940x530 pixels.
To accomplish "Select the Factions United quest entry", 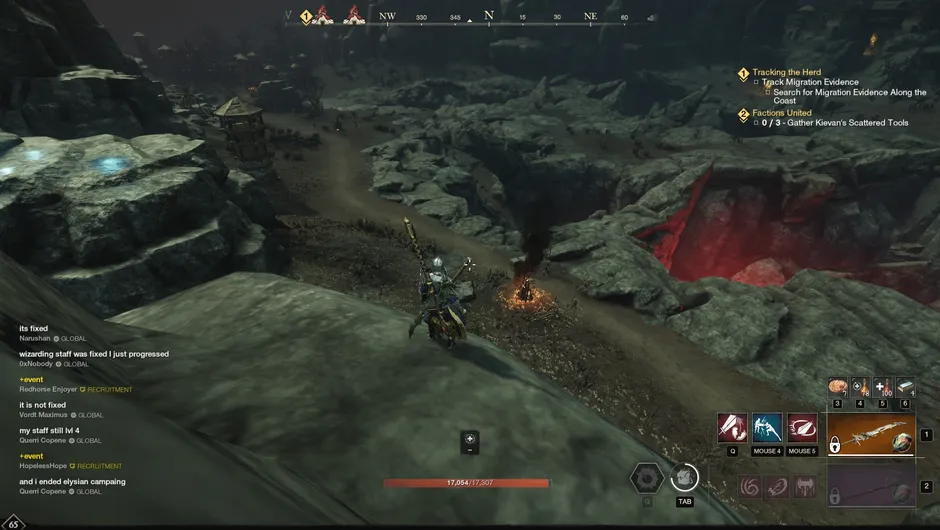I will (782, 113).
